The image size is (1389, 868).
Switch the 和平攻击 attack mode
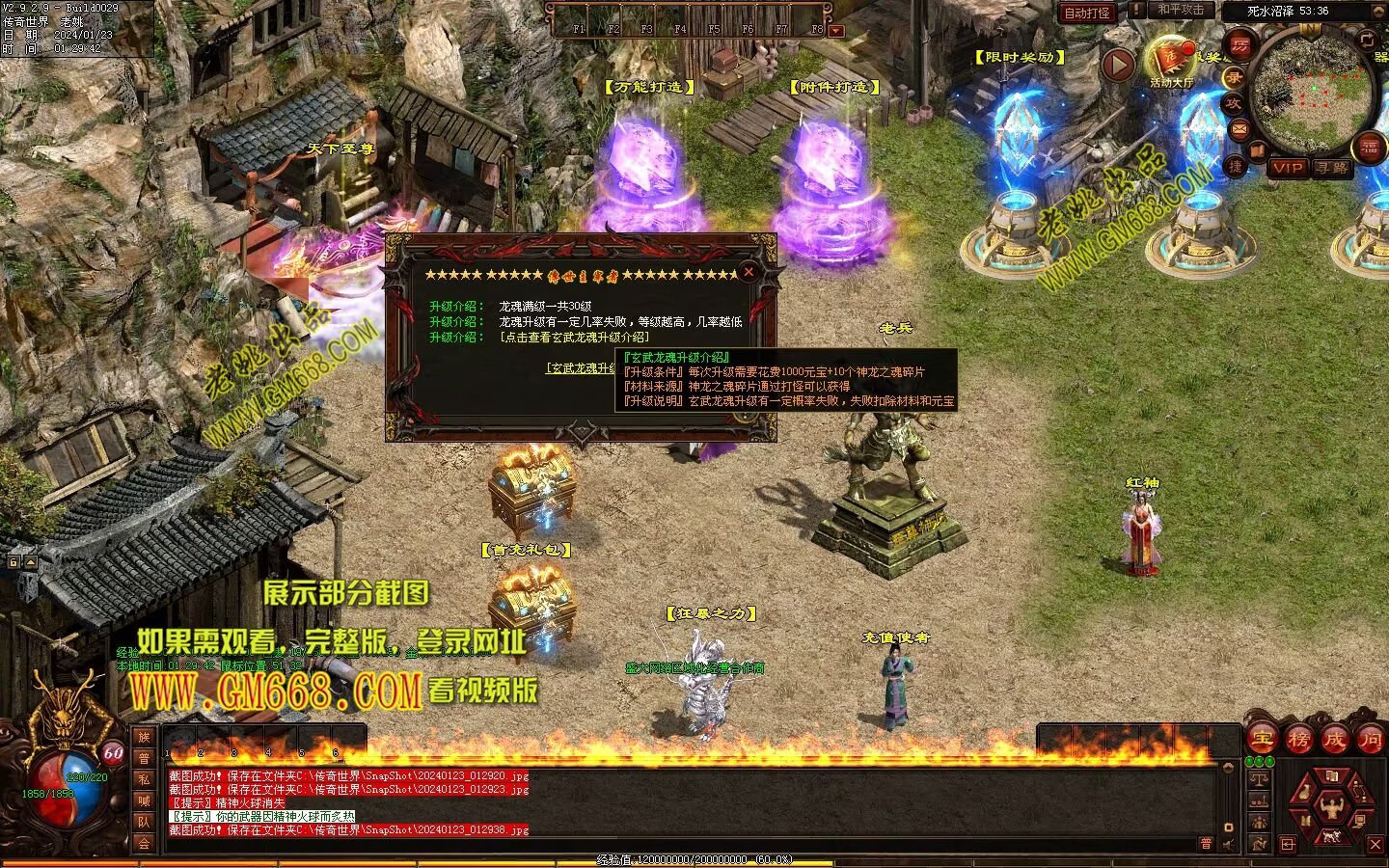pyautogui.click(x=1181, y=10)
